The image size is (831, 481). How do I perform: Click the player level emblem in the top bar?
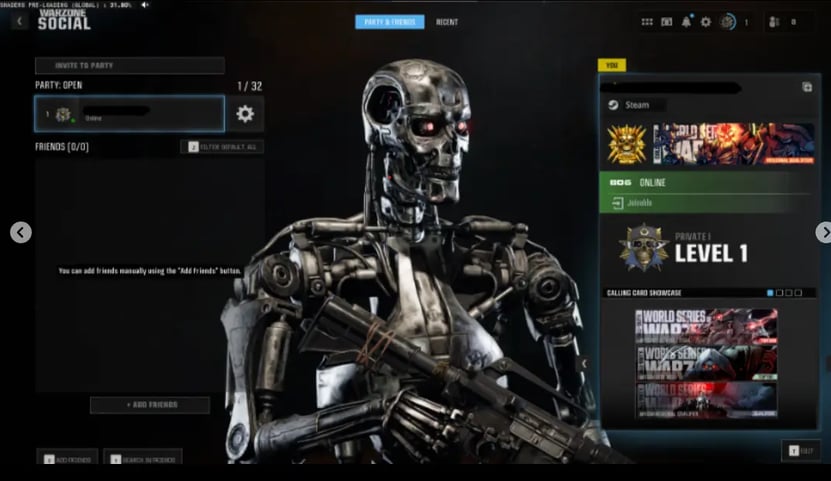point(728,21)
